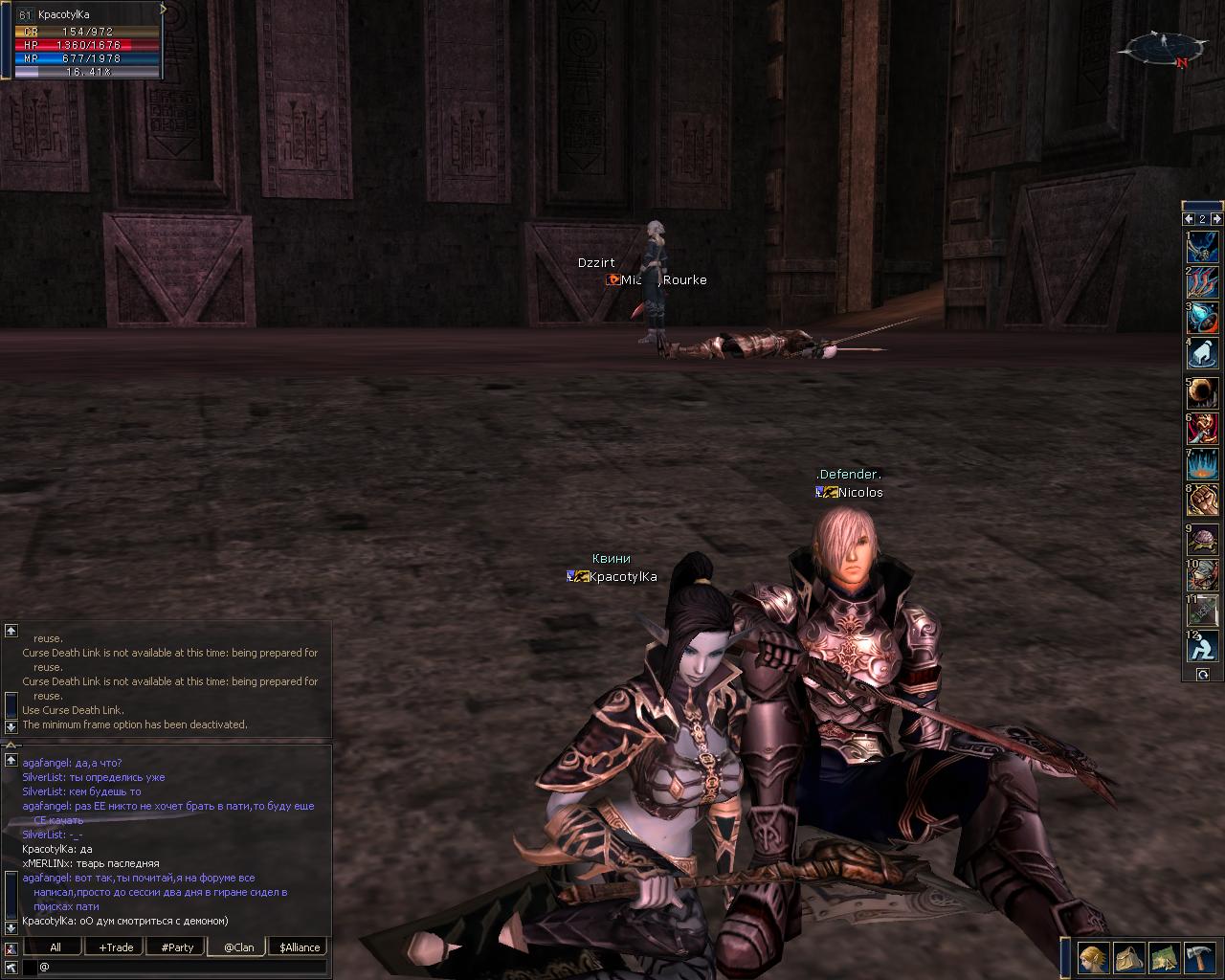Activate the red tentacle skill in slot 2
Viewport: 1225px width, 980px height.
click(x=1203, y=282)
